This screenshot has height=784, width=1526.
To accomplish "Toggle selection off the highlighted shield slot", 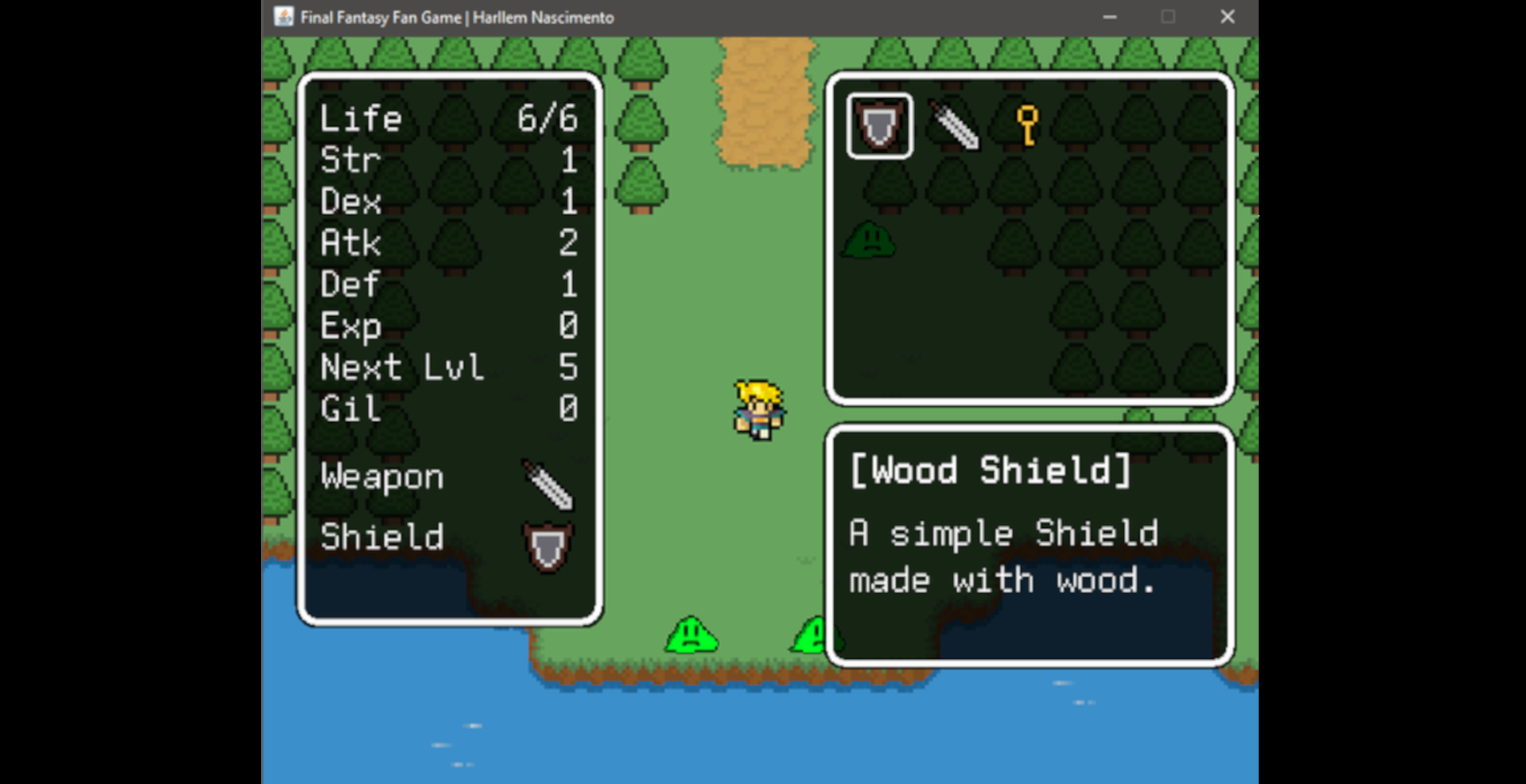I will click(879, 127).
